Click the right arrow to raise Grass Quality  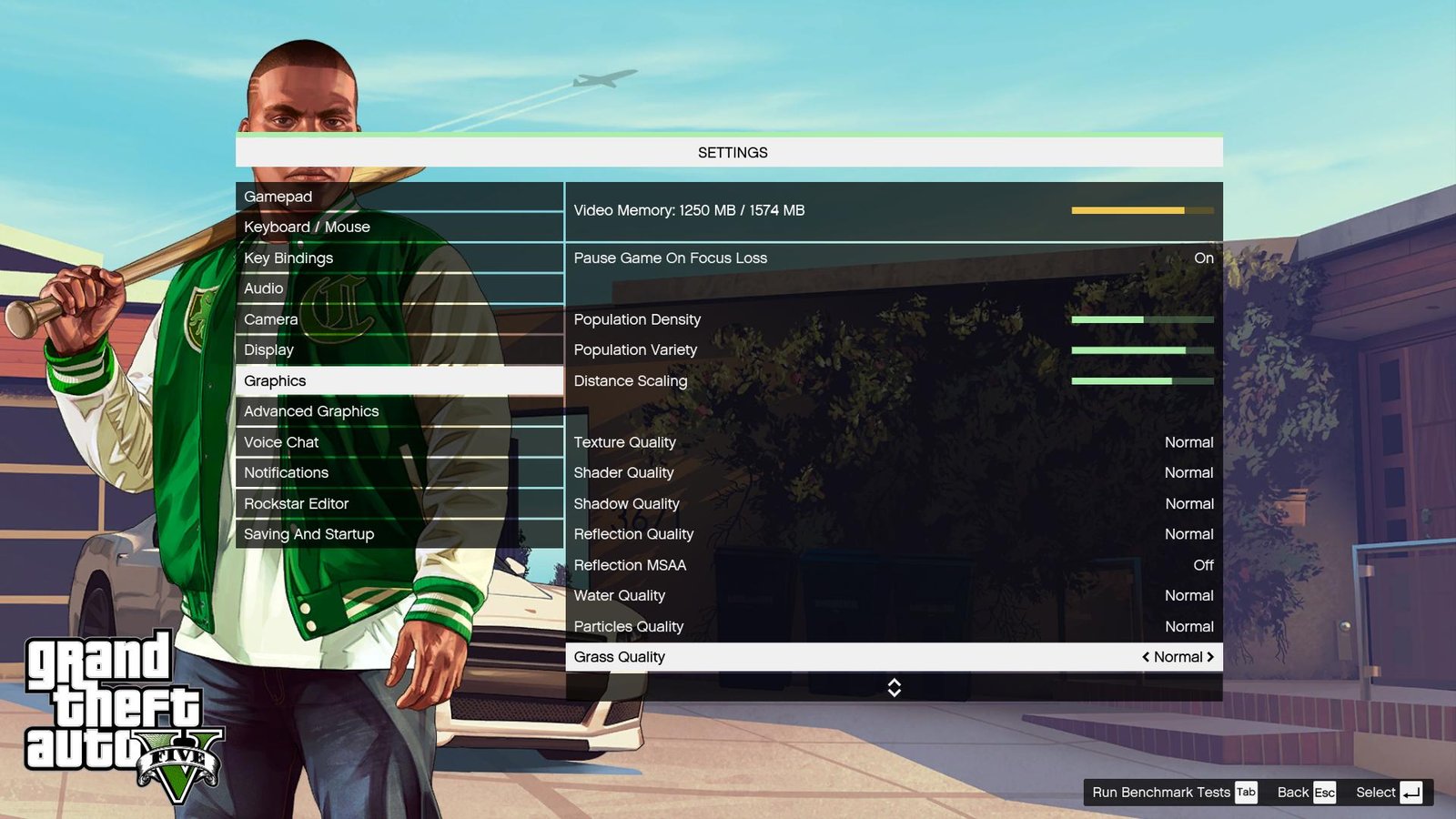(x=1212, y=656)
